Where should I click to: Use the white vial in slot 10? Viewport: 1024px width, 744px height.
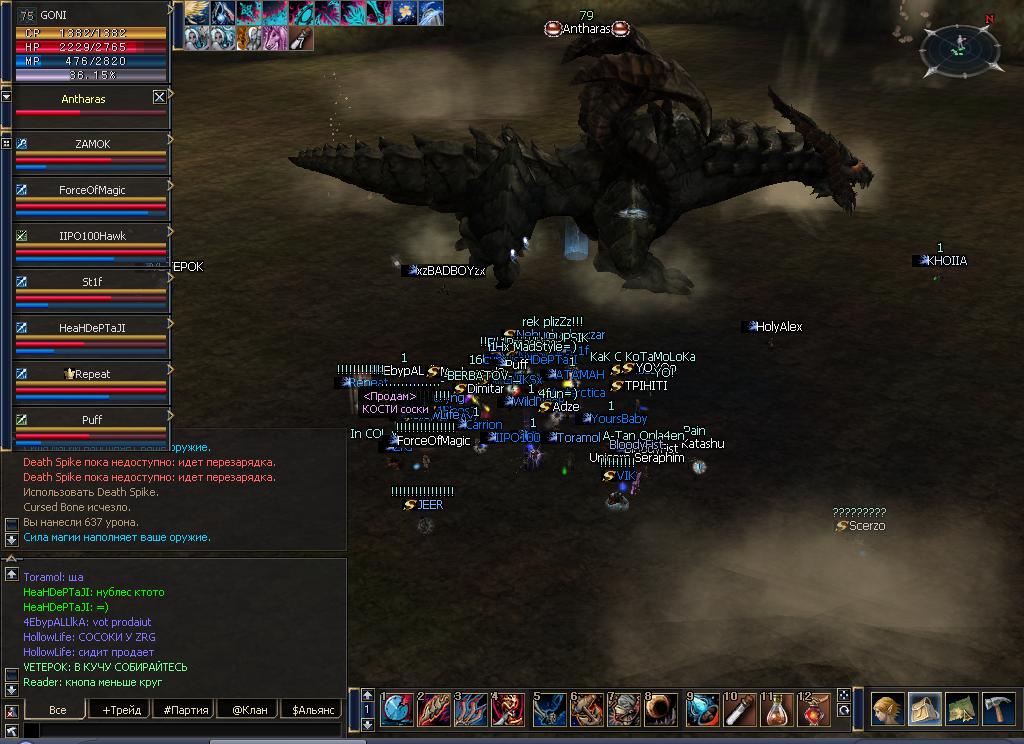[x=740, y=710]
